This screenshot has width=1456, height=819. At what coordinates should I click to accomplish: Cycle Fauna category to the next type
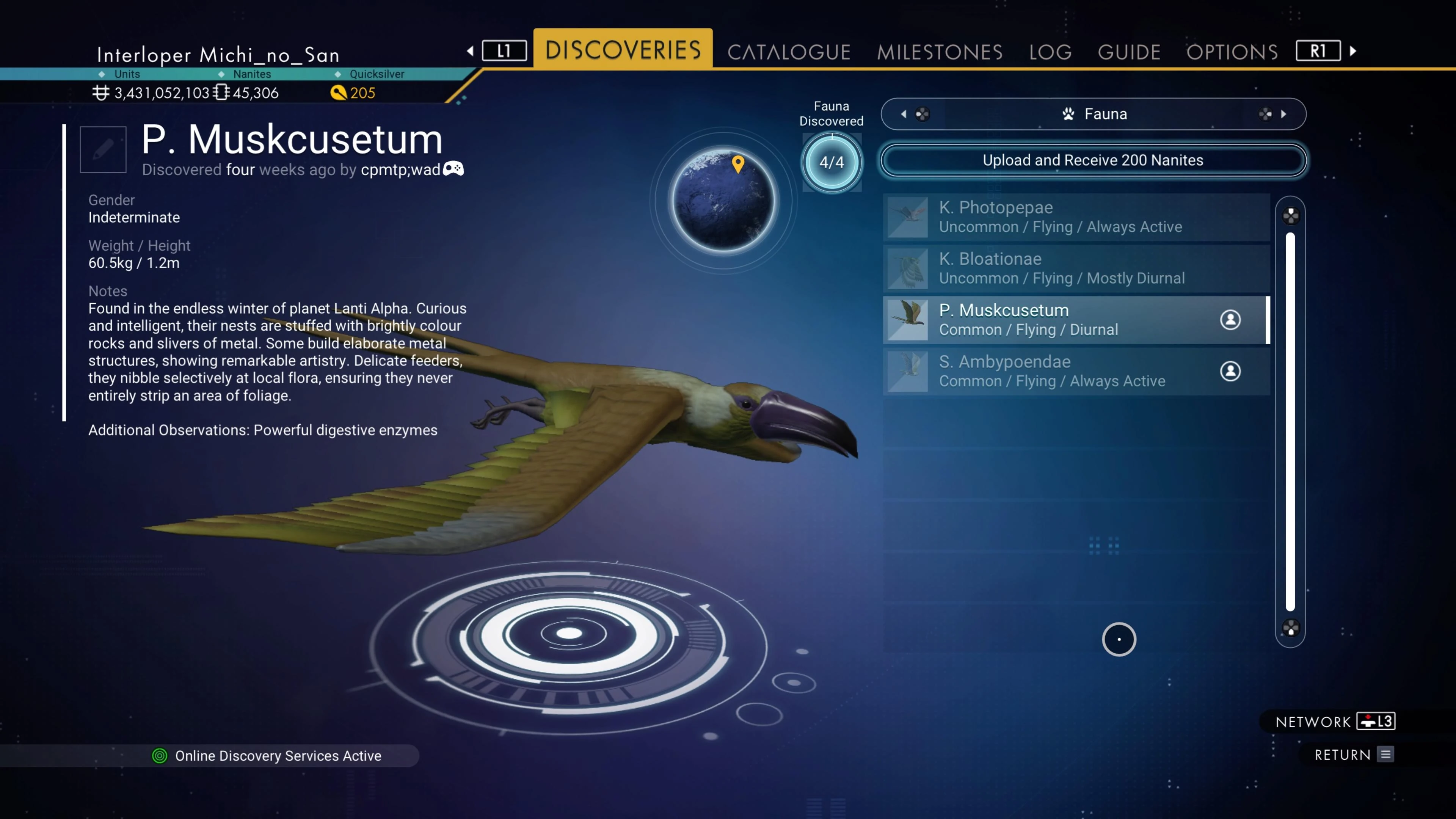click(x=1283, y=114)
